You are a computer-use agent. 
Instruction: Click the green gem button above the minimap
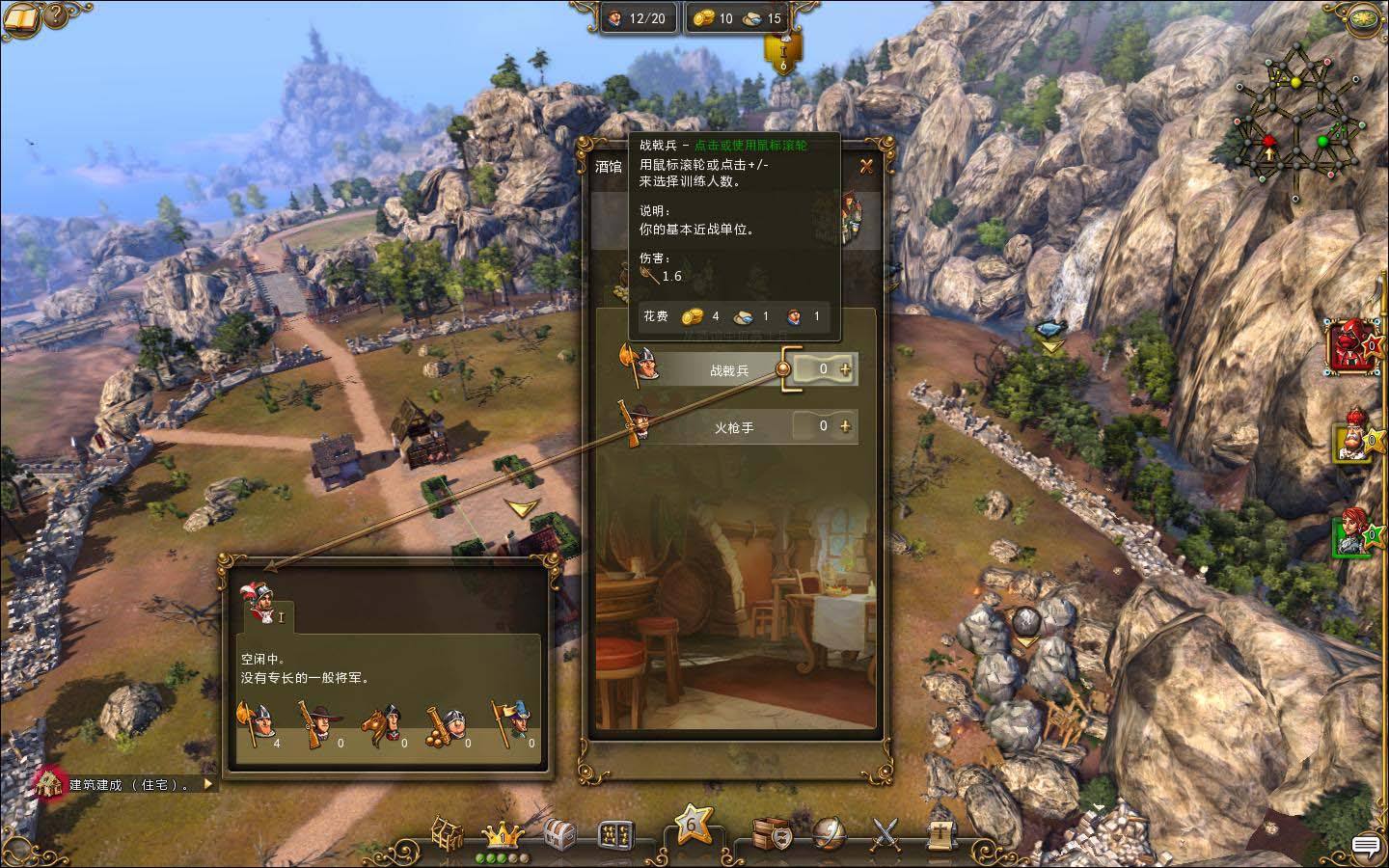click(x=1363, y=18)
